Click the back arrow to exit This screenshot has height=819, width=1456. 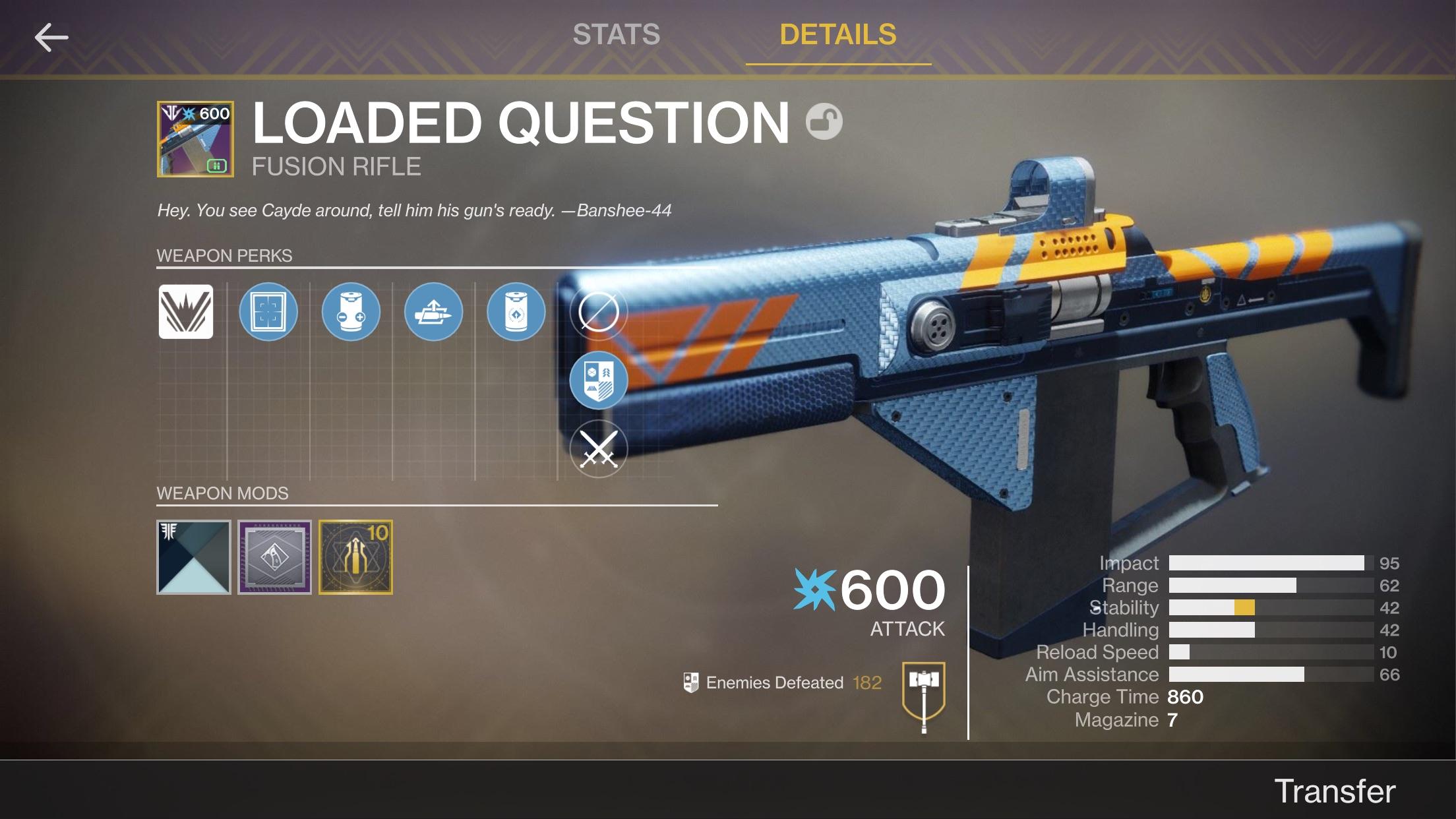tap(51, 37)
